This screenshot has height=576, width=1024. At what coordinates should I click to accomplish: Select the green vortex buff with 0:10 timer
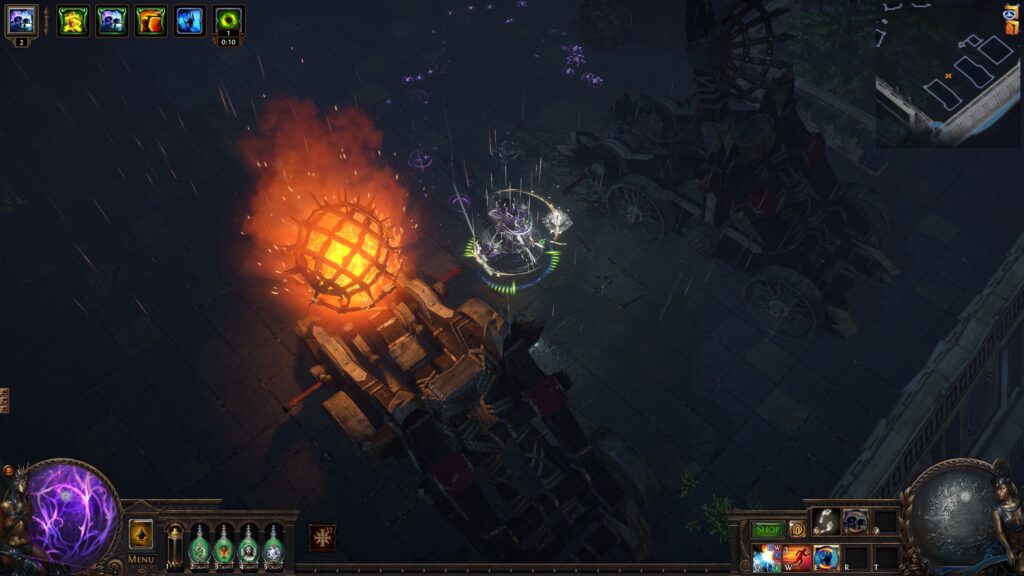pyautogui.click(x=229, y=20)
